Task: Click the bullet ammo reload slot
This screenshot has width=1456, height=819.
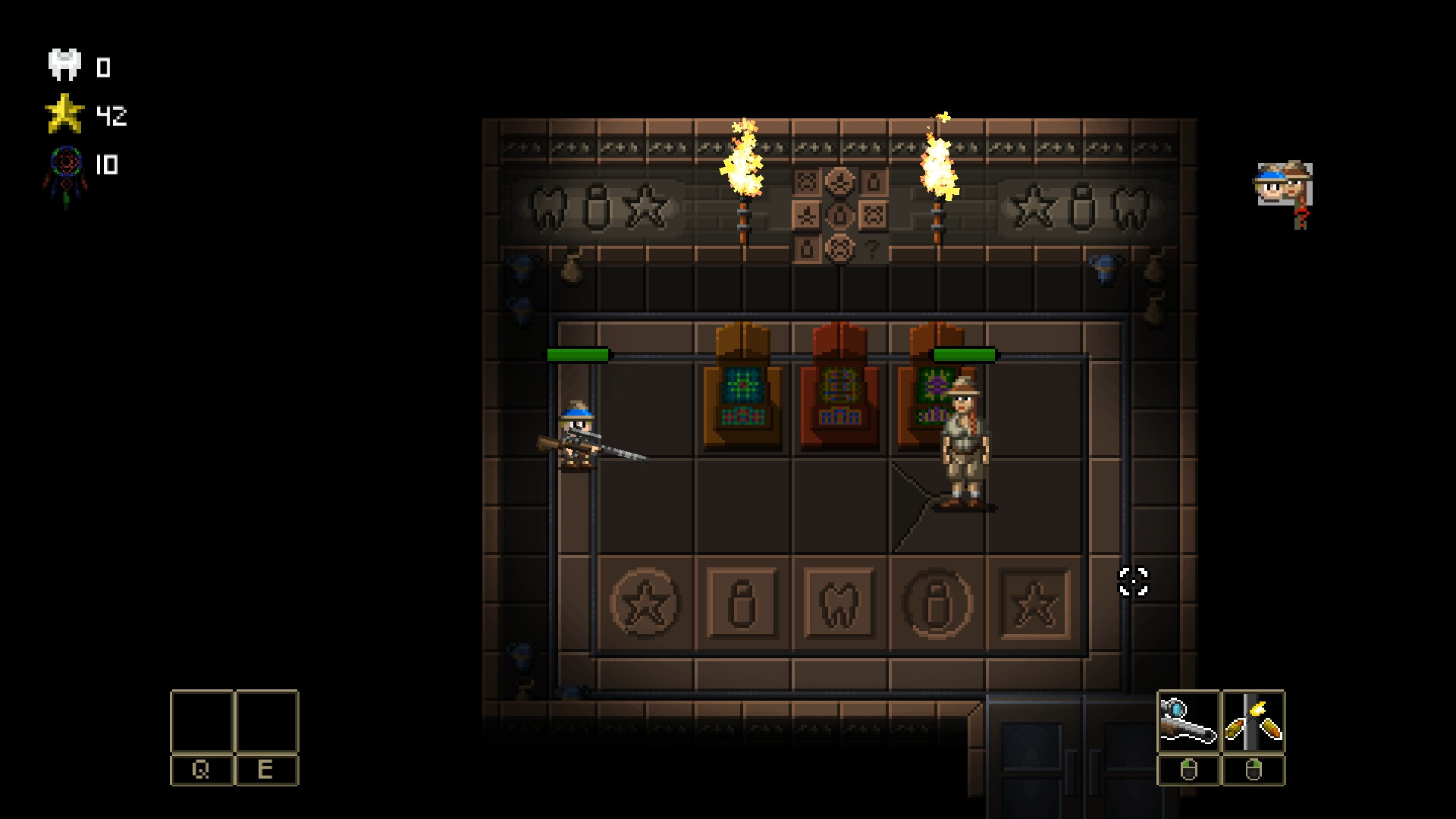Action: [x=1254, y=718]
